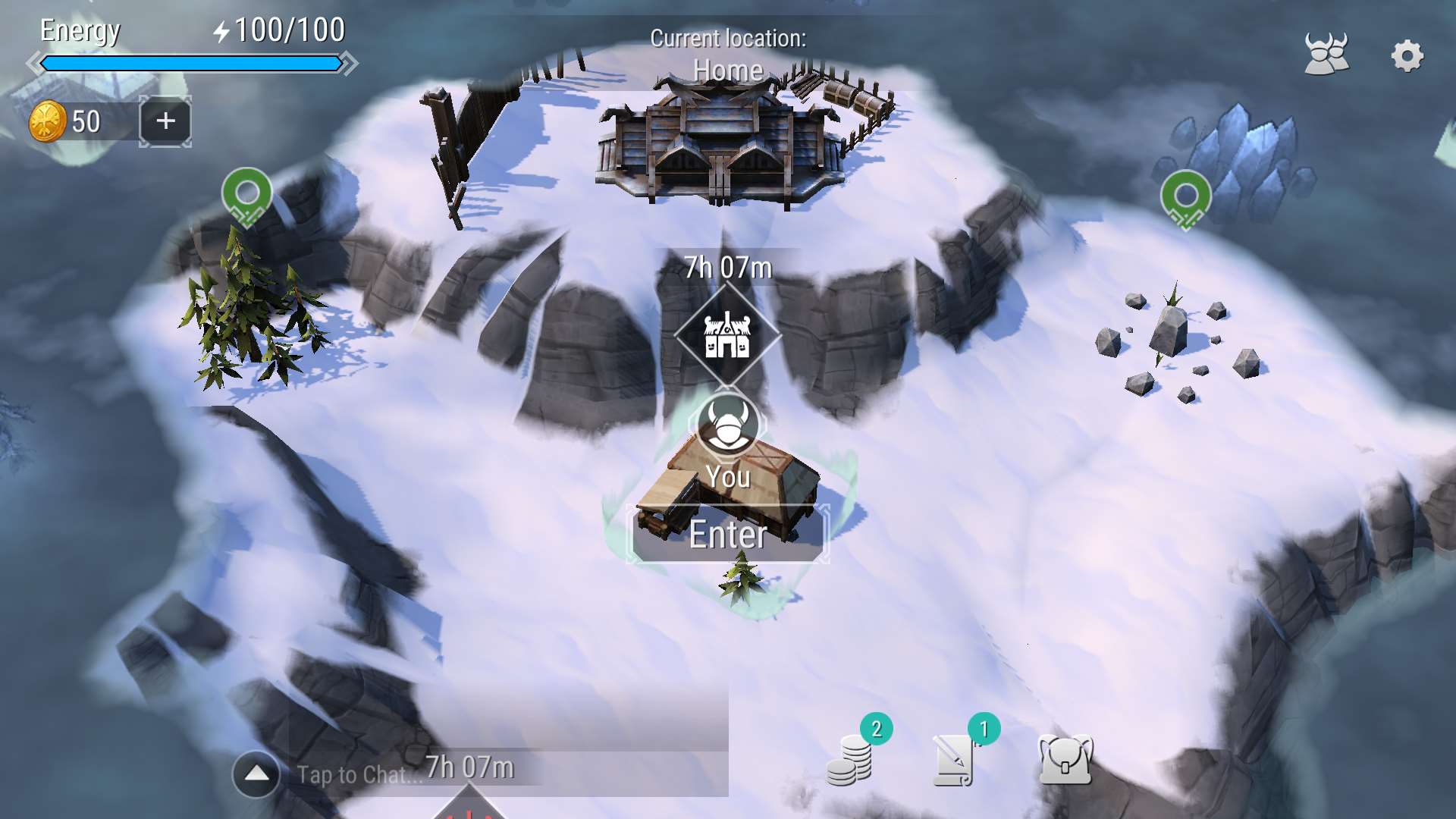Click the Enter button
Viewport: 1456px width, 819px height.
tap(728, 535)
